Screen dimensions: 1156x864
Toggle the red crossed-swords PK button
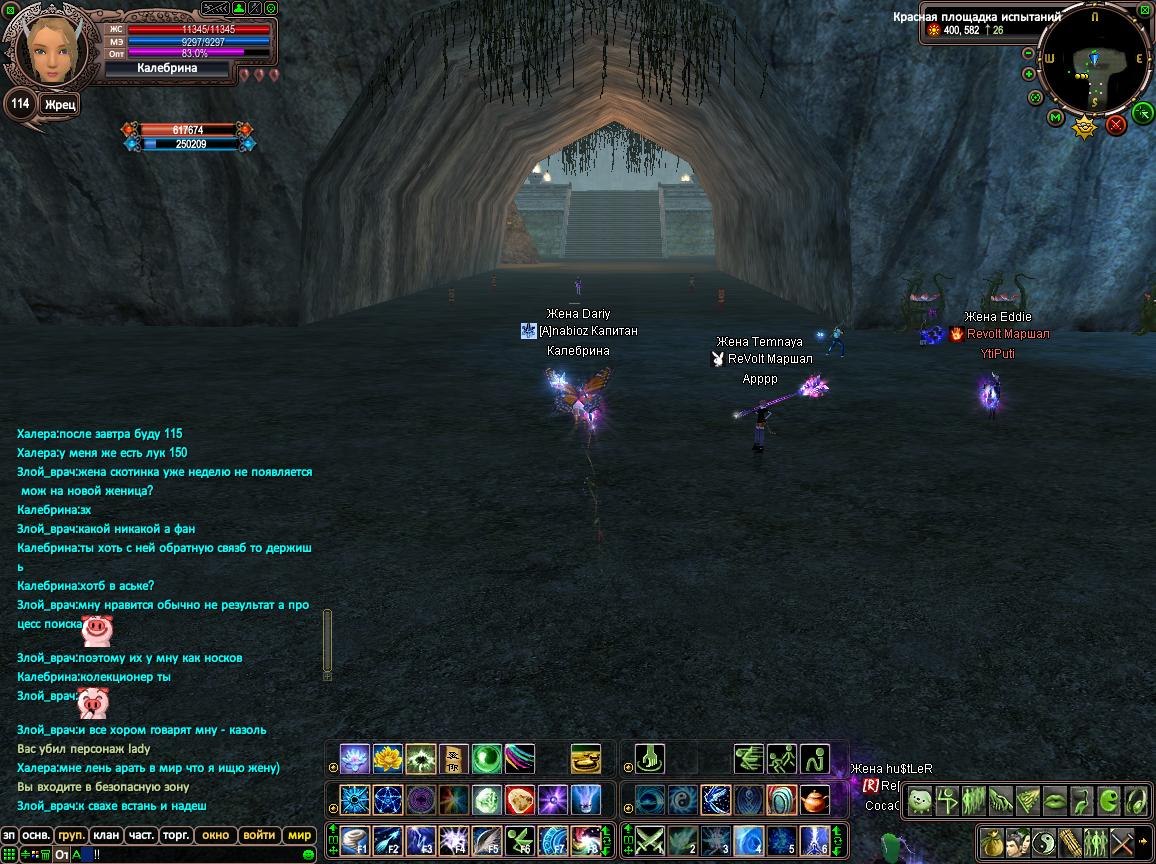click(1116, 124)
